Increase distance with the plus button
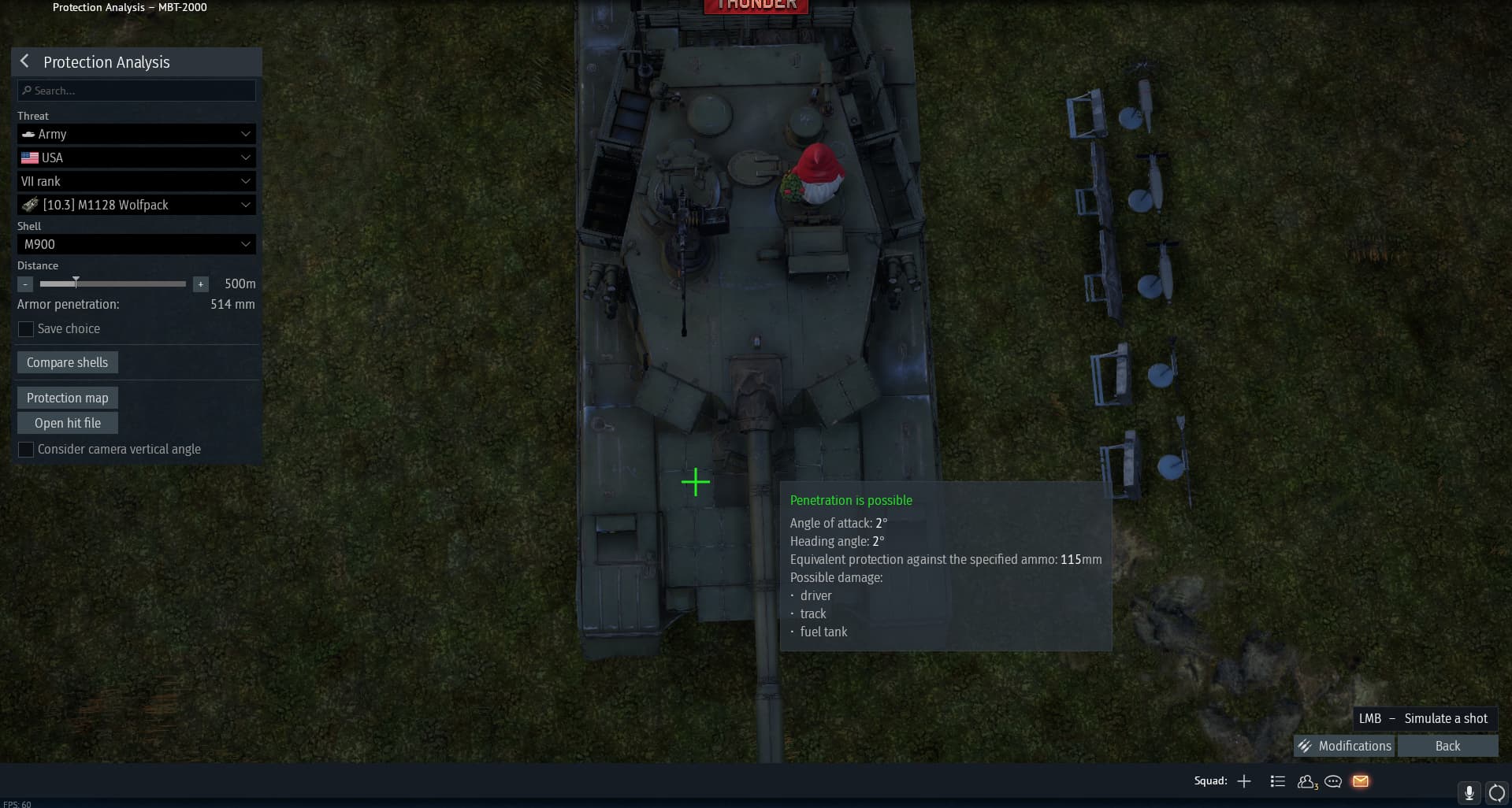Screen dimensions: 1512x808 click(x=201, y=284)
